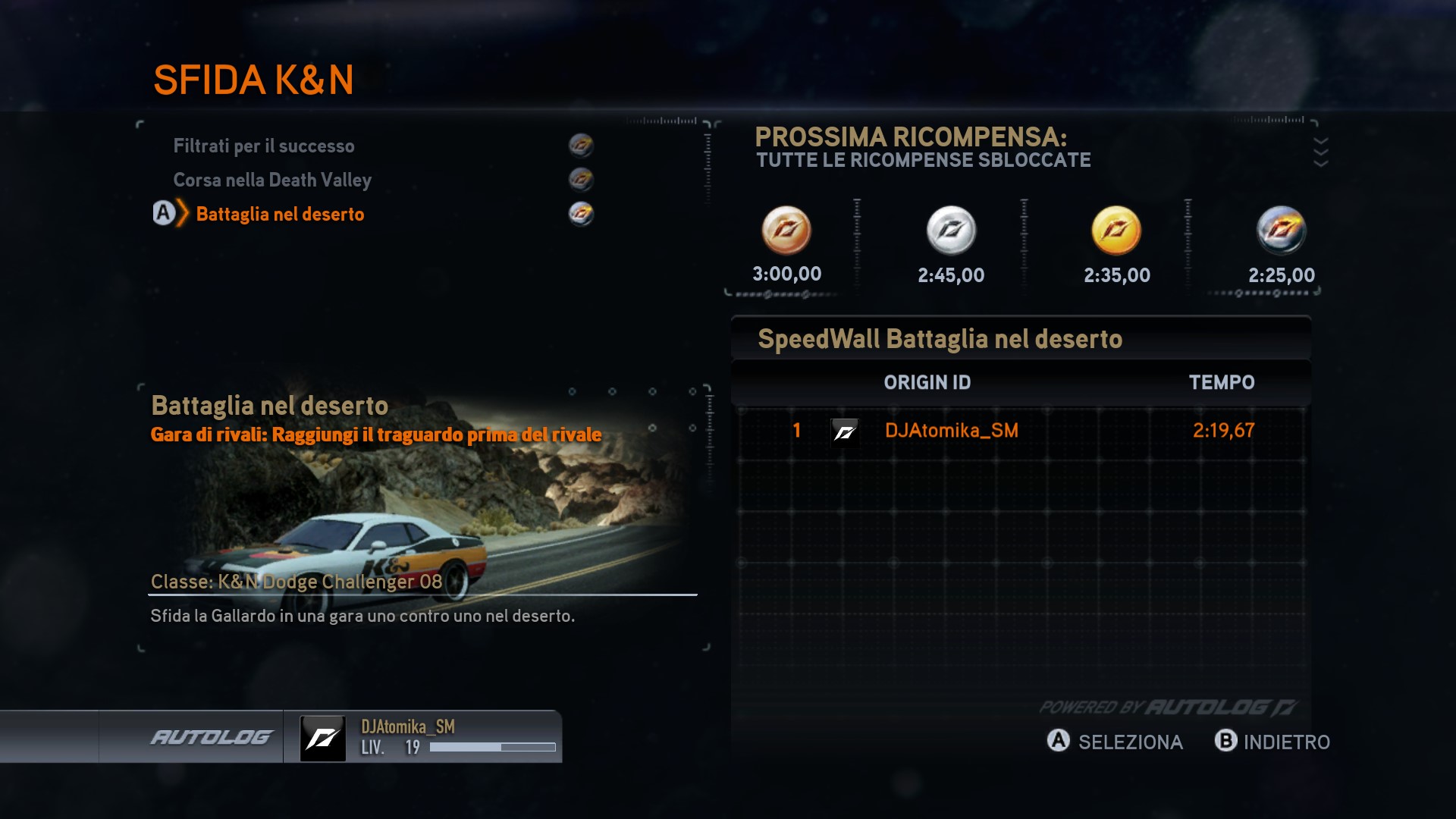This screenshot has height=819, width=1456.
Task: Click the silver 2:45,00 reward medal
Action: [951, 231]
